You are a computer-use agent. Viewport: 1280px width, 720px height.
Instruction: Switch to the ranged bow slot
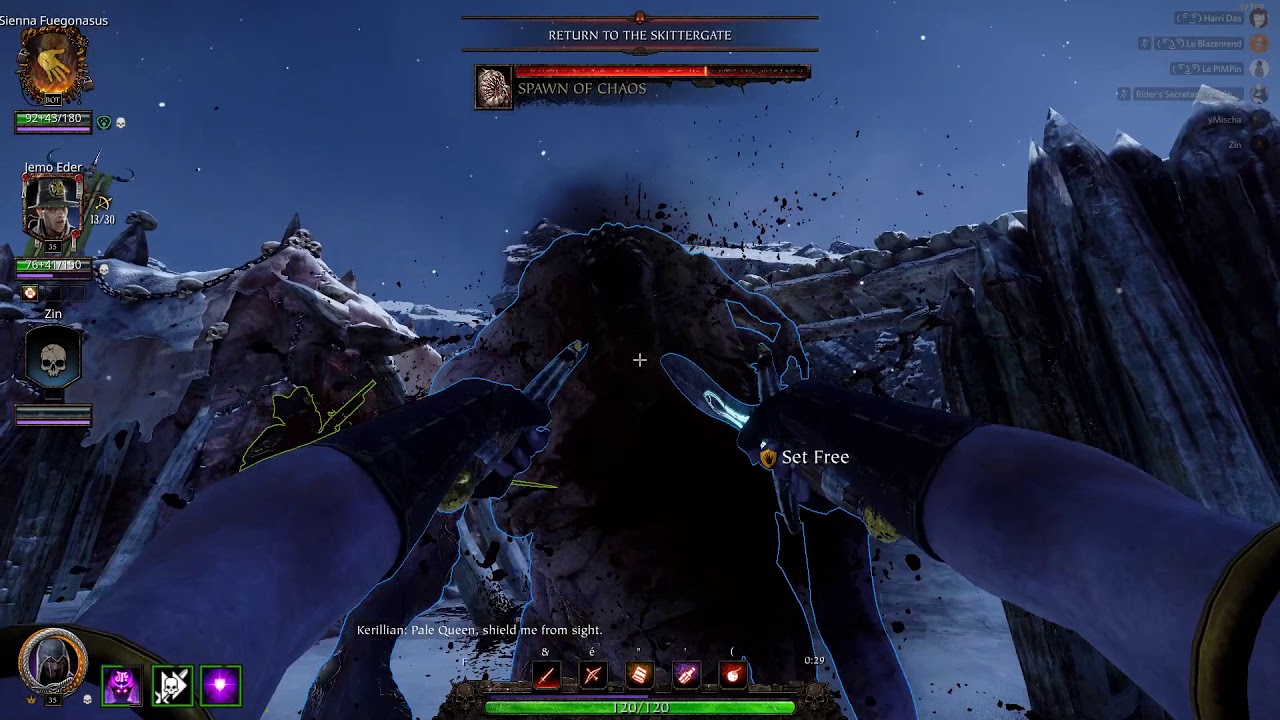tap(593, 675)
